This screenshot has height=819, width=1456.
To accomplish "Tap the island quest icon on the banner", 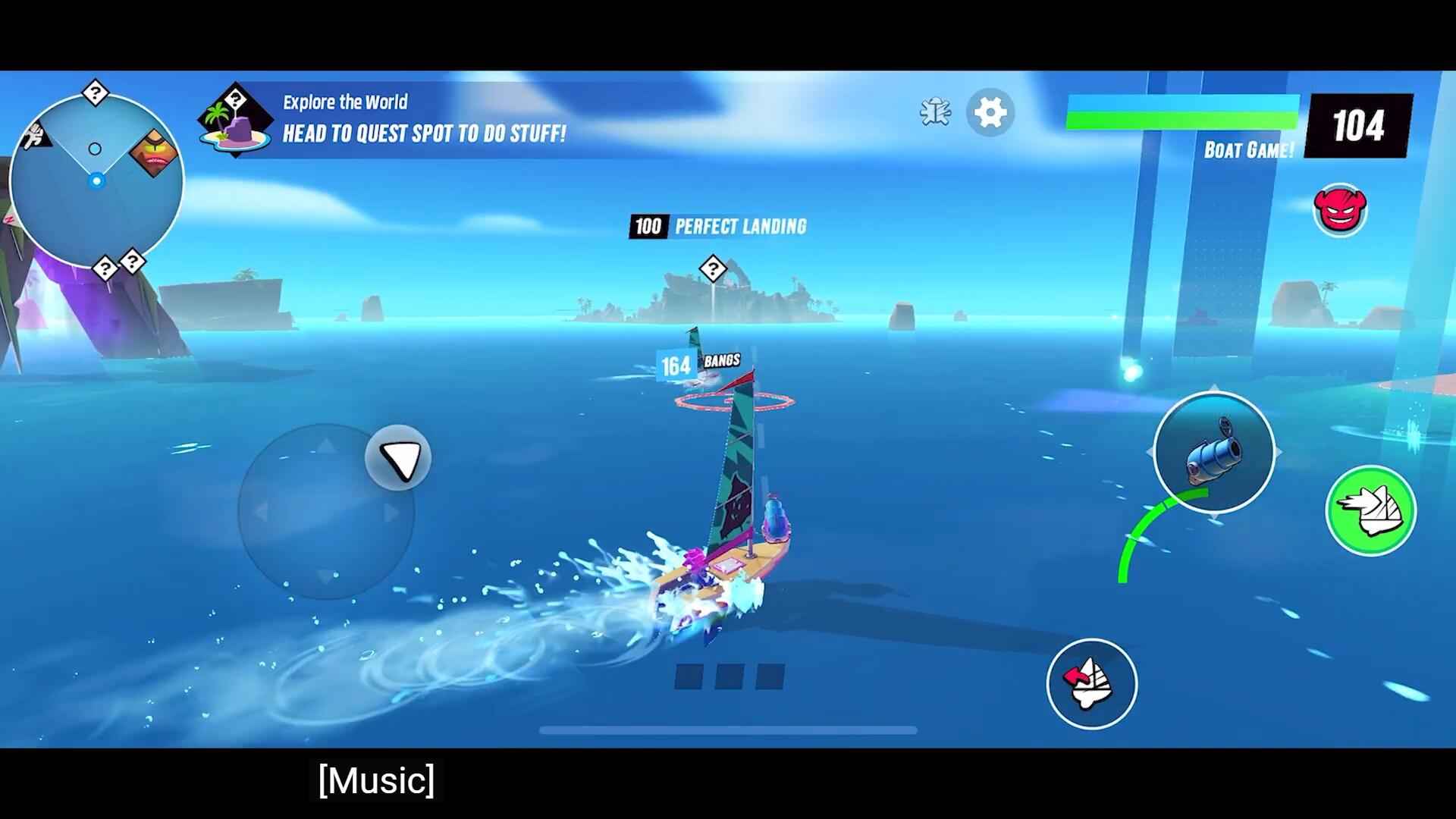I will 236,120.
